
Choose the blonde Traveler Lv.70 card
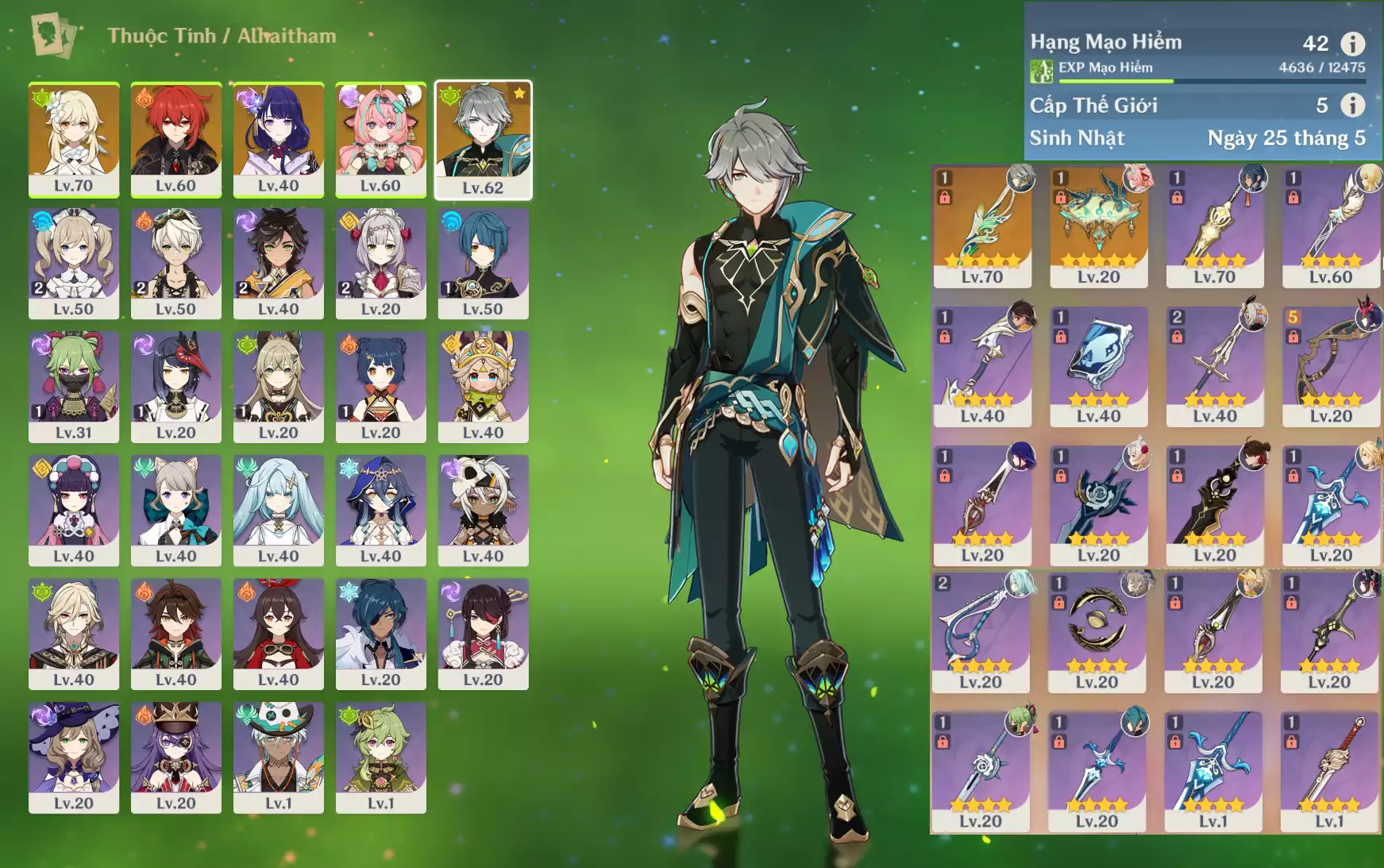[x=74, y=139]
